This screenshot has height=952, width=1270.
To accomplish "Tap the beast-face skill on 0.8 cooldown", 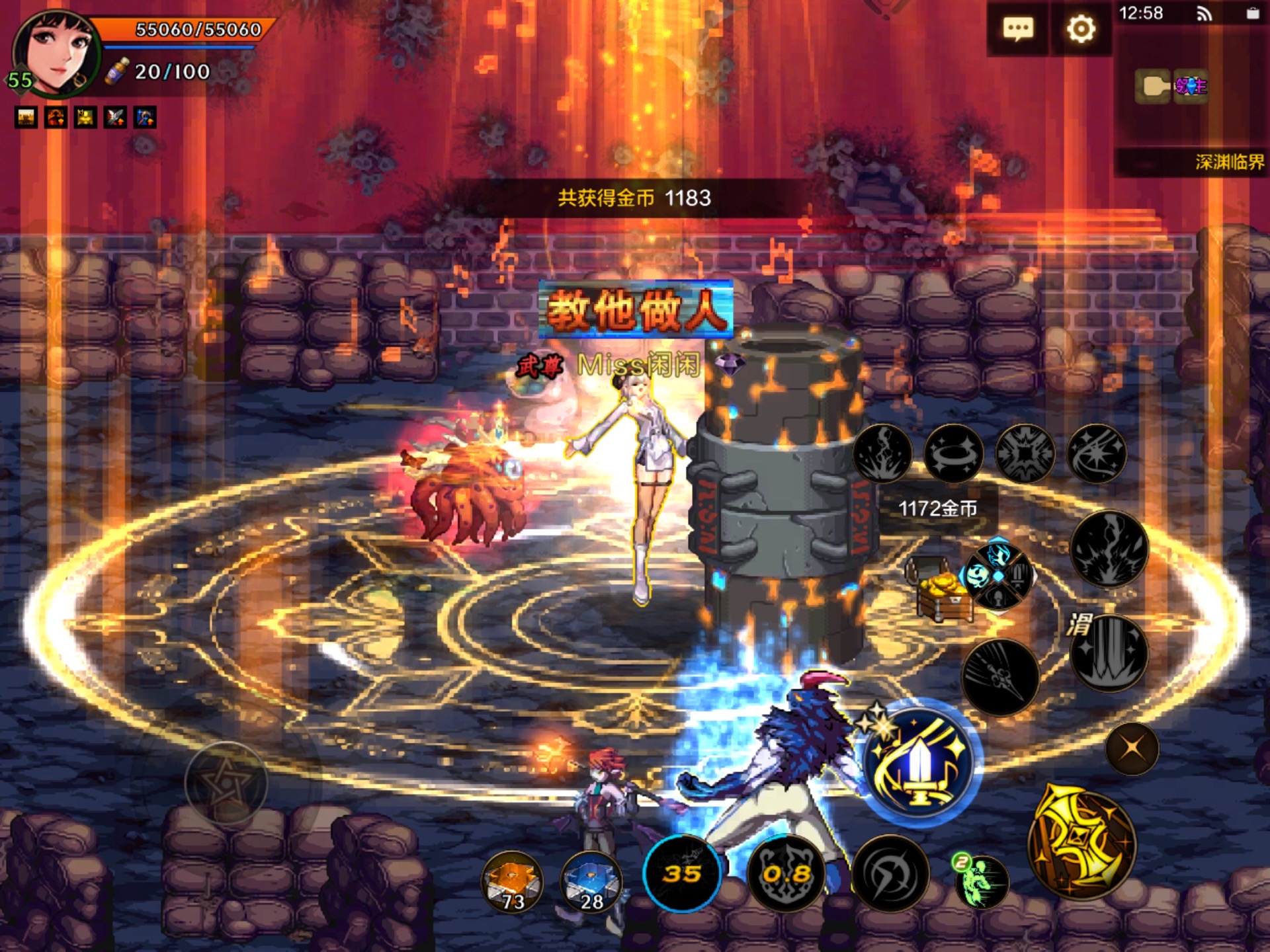I will pos(786,873).
